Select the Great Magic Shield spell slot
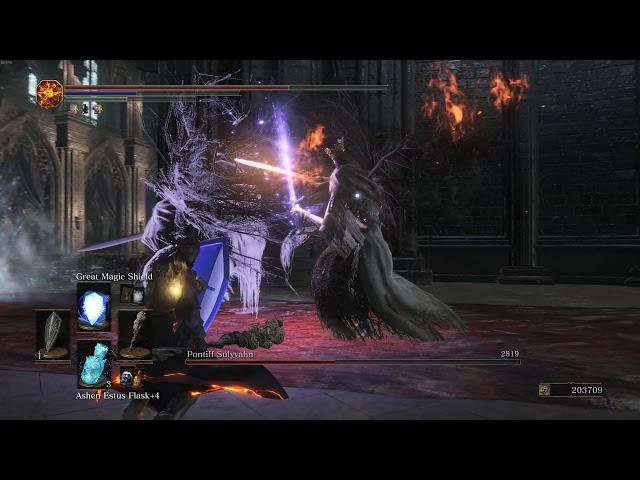Image resolution: width=640 pixels, height=480 pixels. tap(94, 306)
